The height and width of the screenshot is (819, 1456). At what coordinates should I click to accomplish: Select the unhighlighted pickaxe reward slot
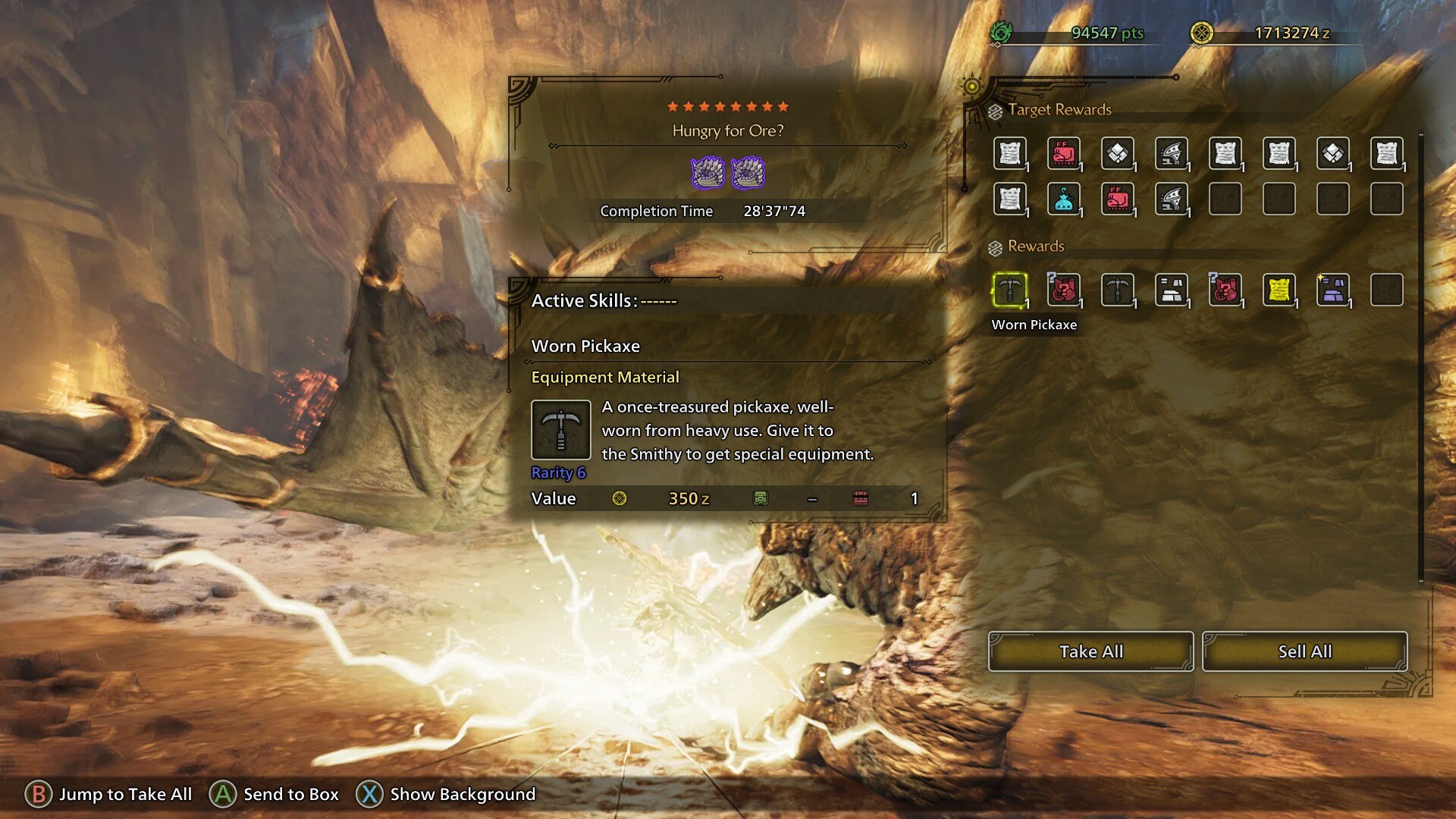[x=1117, y=290]
